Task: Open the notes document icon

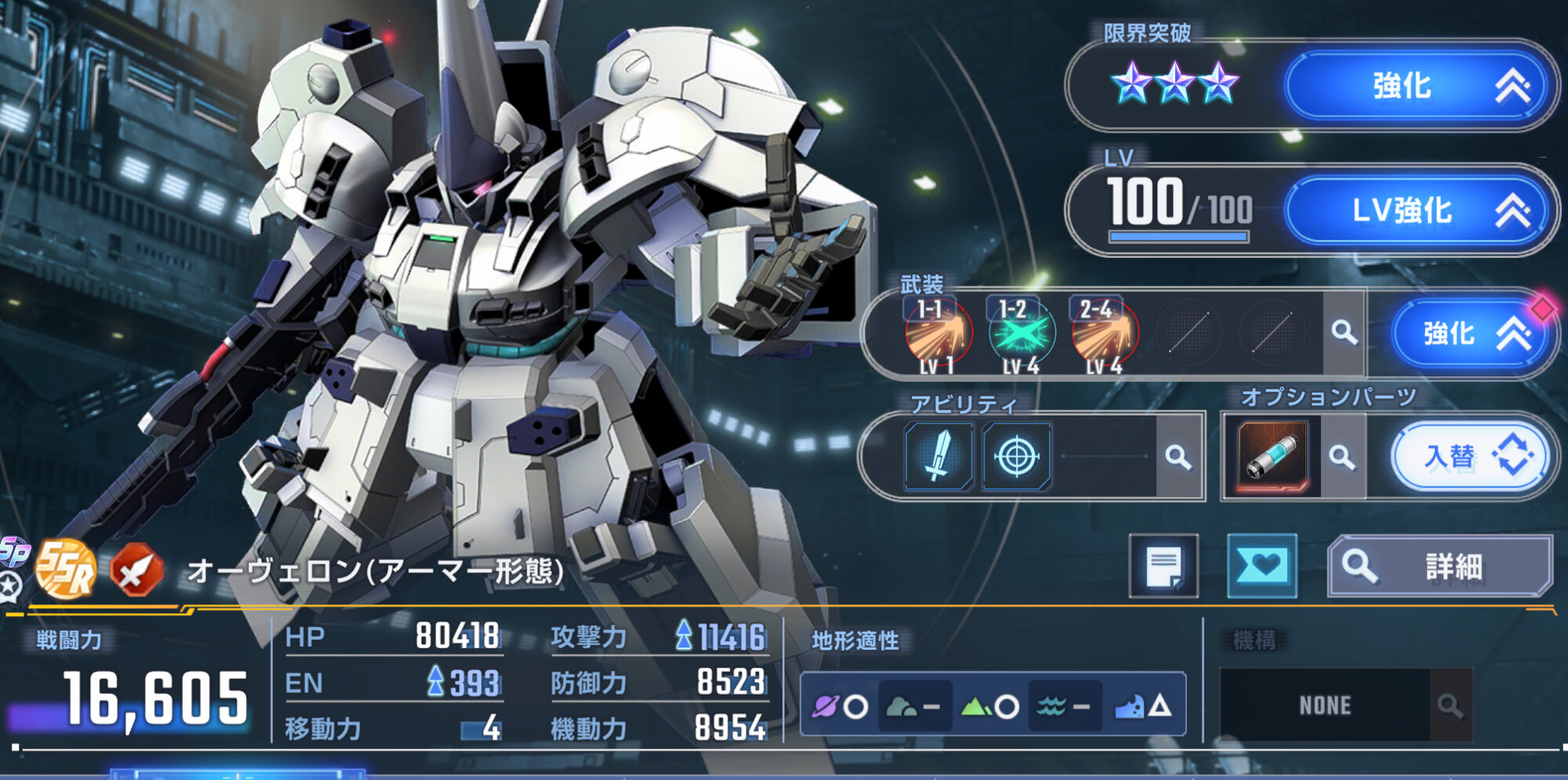Action: tap(1163, 566)
